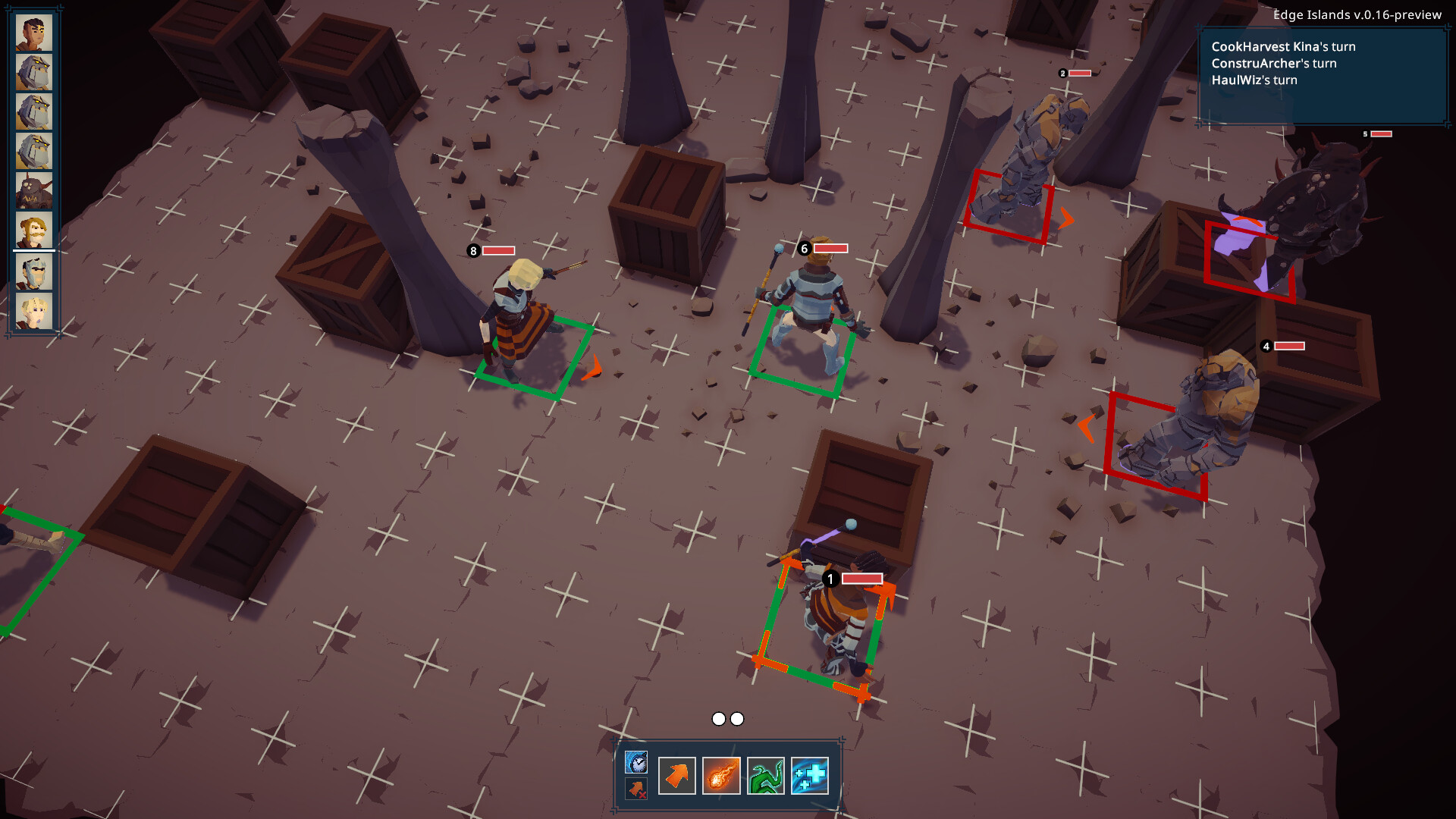Click the helmeted soldier portrait below the divider
This screenshot has width=1456, height=819.
[x=33, y=273]
